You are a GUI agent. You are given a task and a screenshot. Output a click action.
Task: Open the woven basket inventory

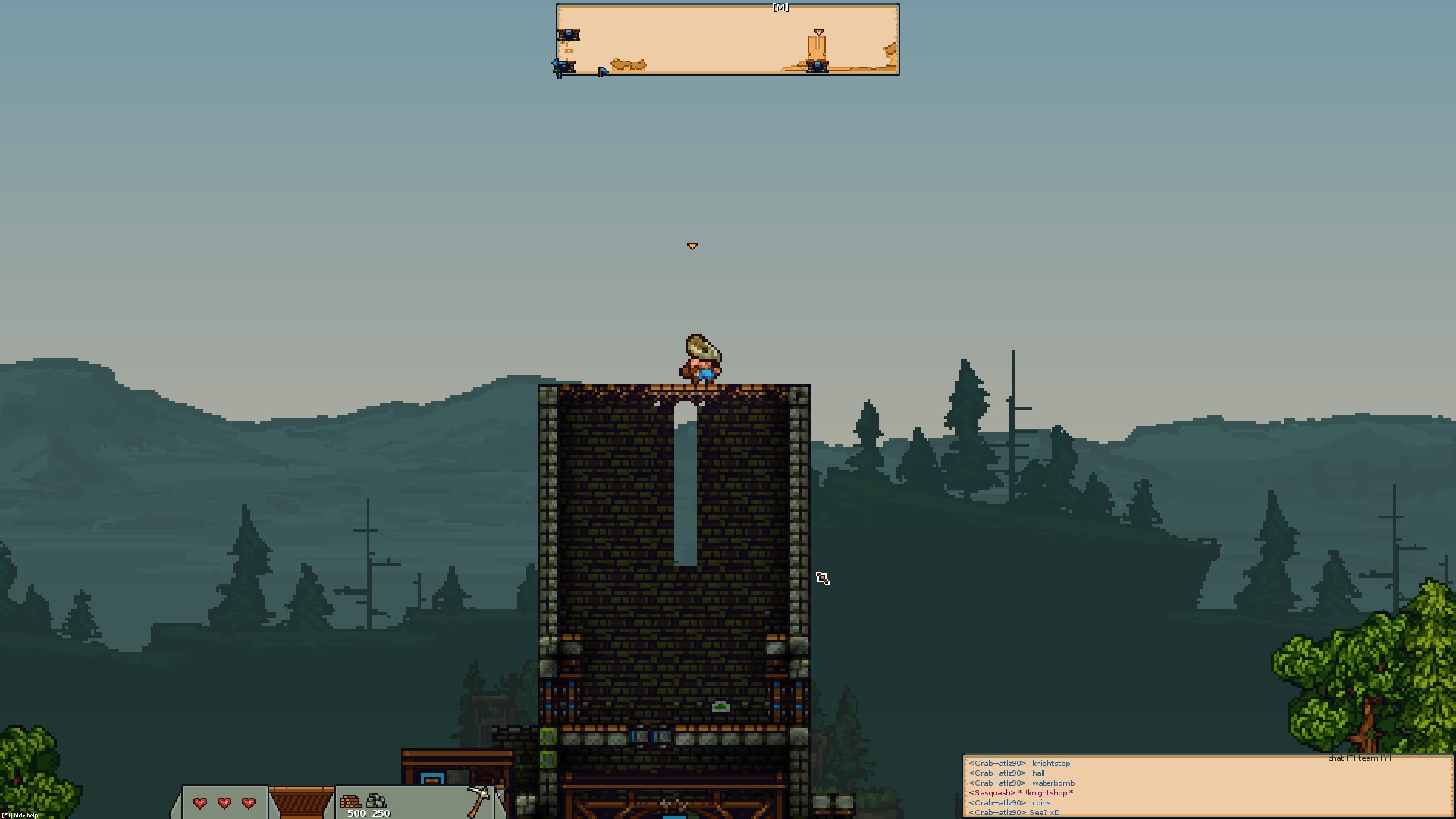301,802
